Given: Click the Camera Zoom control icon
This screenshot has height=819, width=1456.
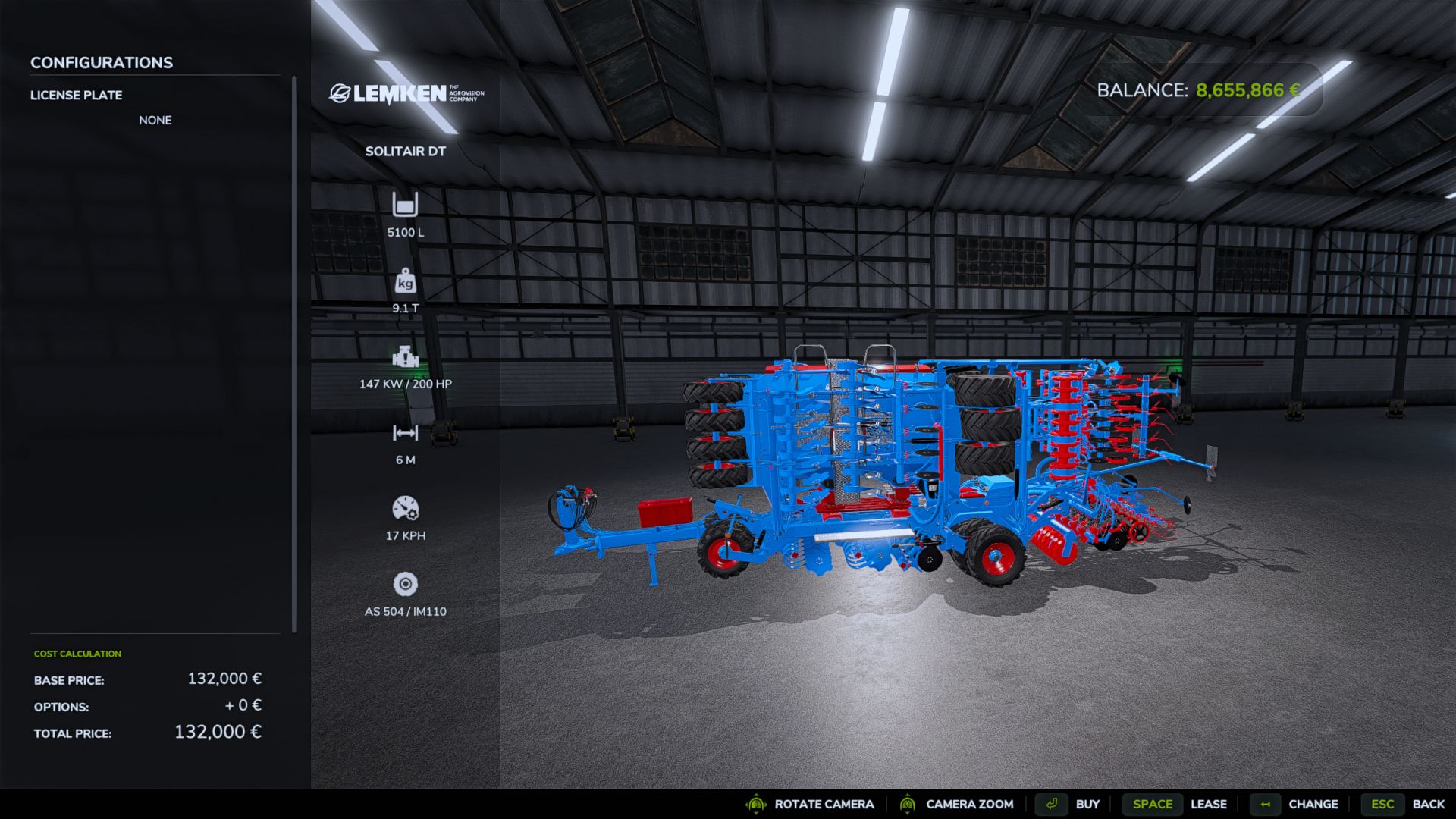Looking at the screenshot, I should coord(907,804).
